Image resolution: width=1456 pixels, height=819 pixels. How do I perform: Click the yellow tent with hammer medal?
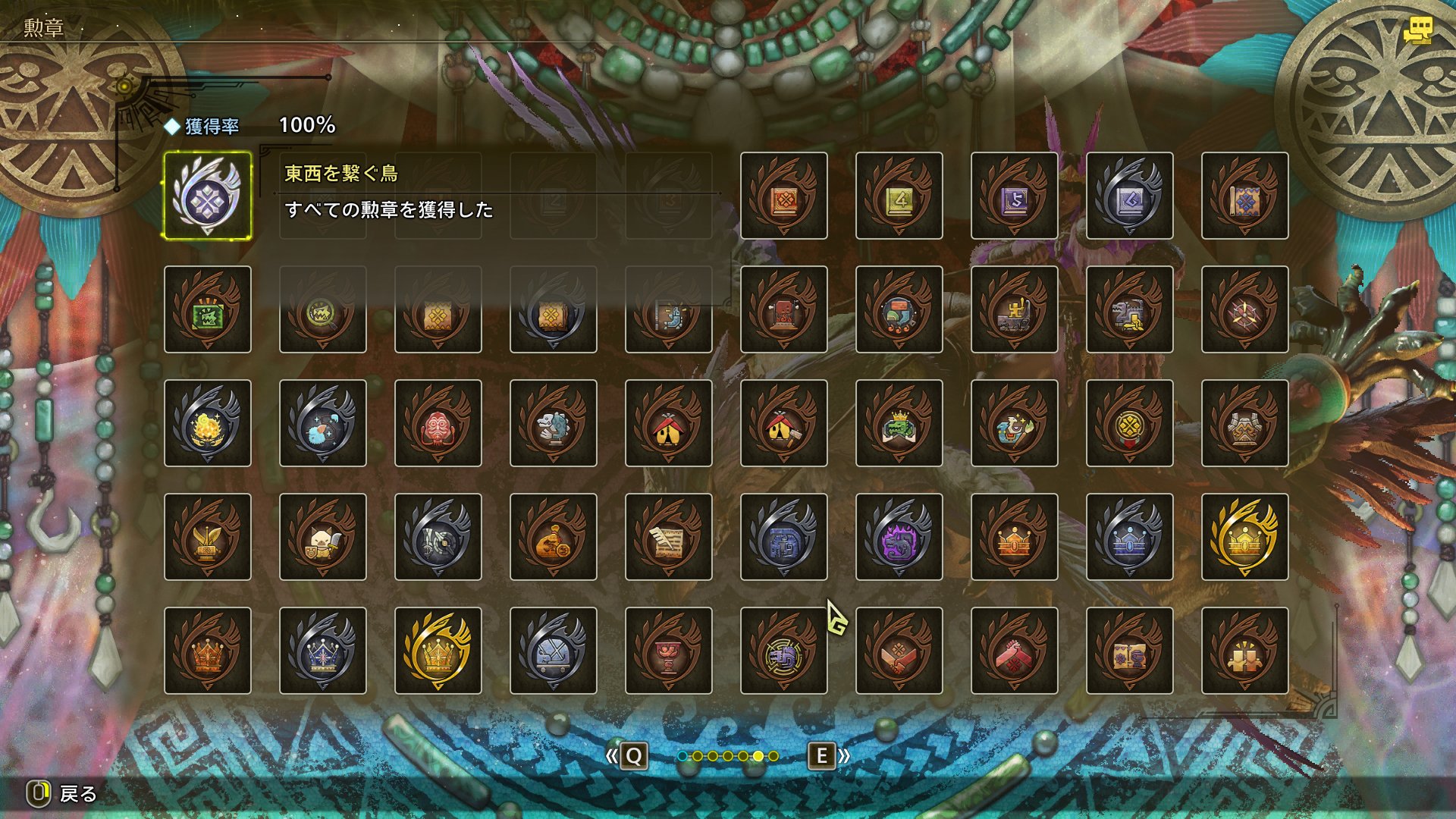783,422
